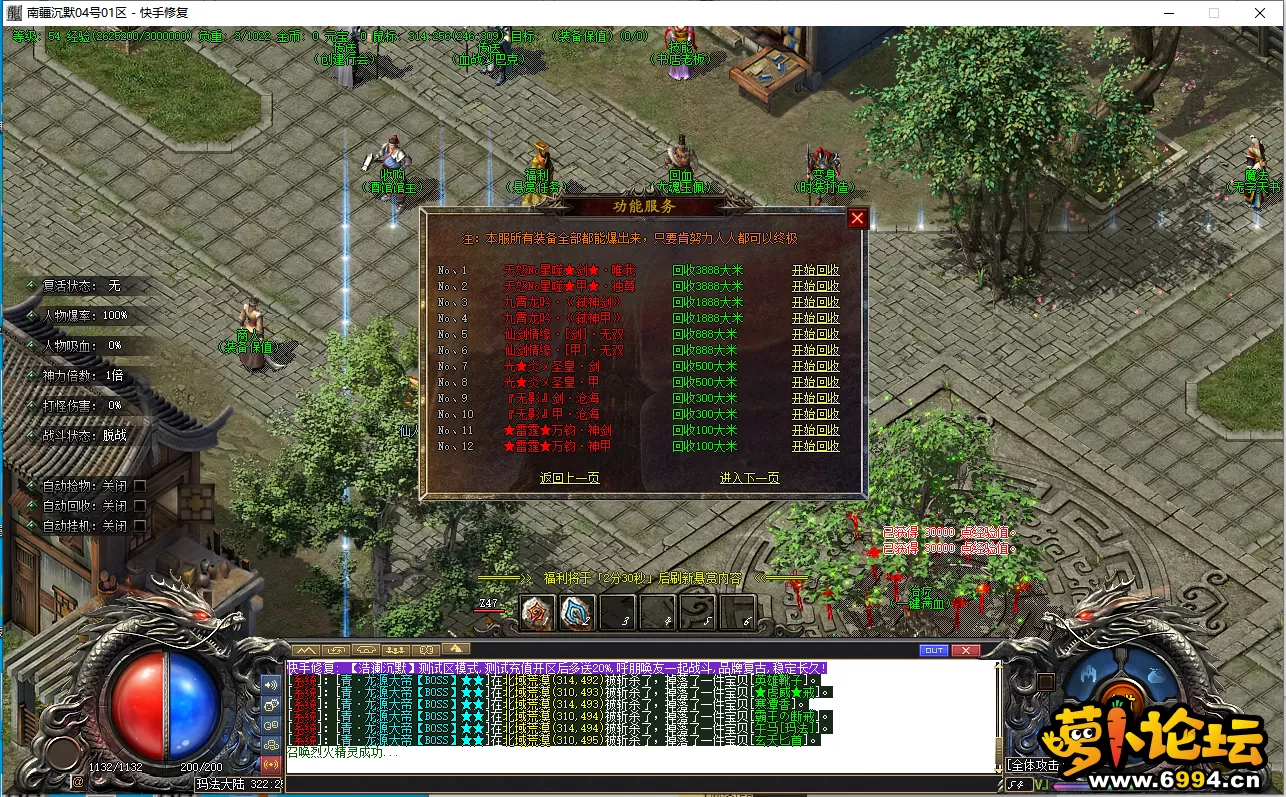Minimize the game window
The image size is (1286, 797).
[x=1168, y=13]
